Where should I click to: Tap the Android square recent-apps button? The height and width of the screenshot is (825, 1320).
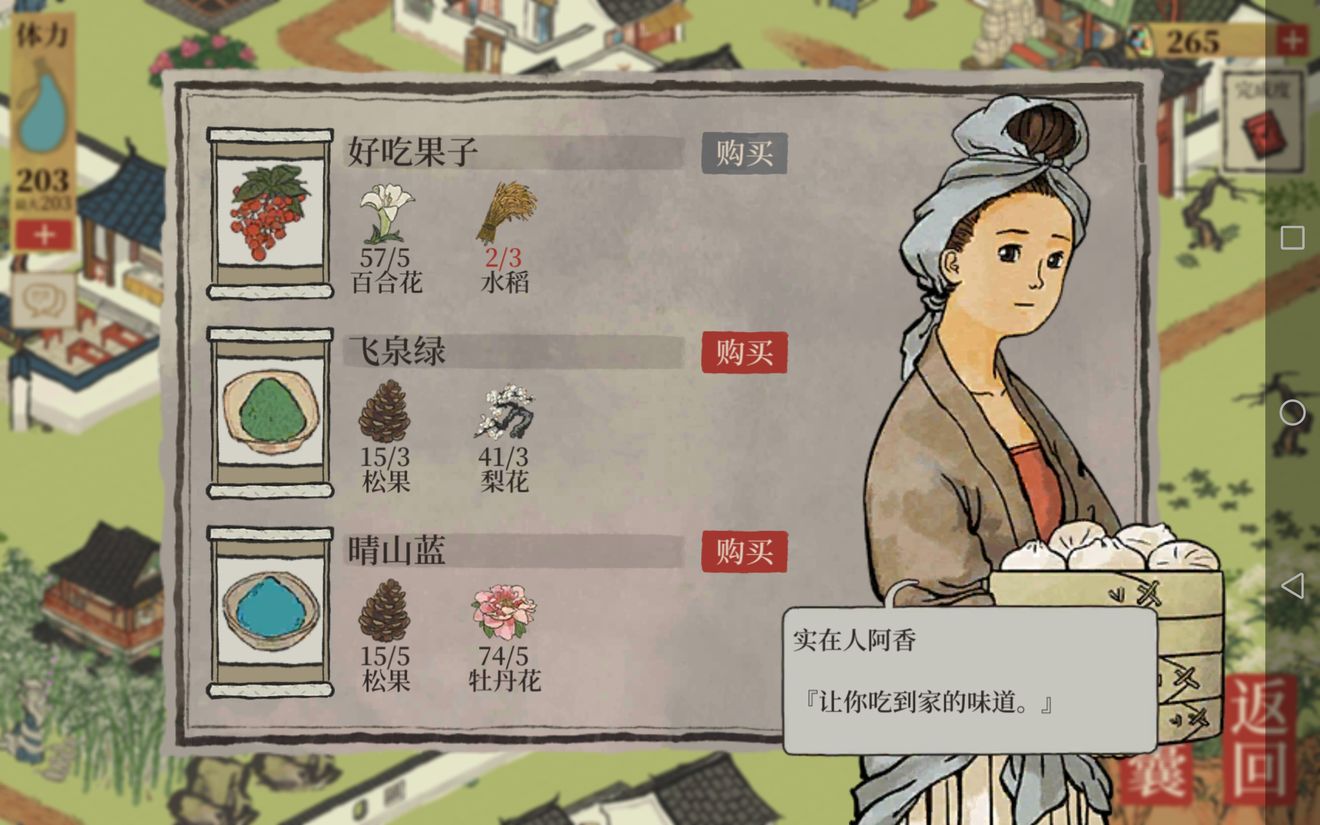click(x=1292, y=238)
